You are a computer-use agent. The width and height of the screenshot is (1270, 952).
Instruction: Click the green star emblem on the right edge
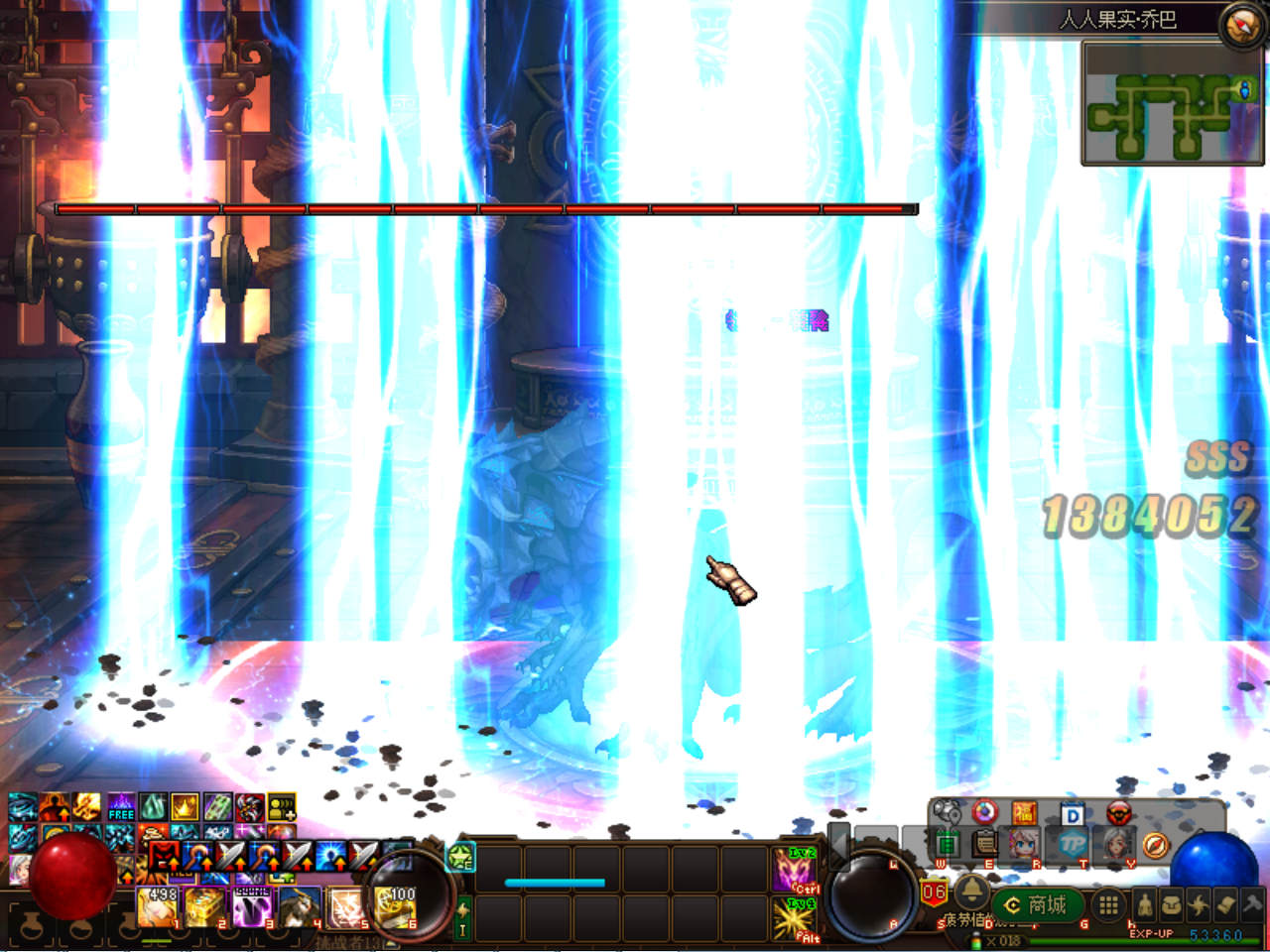[459, 854]
